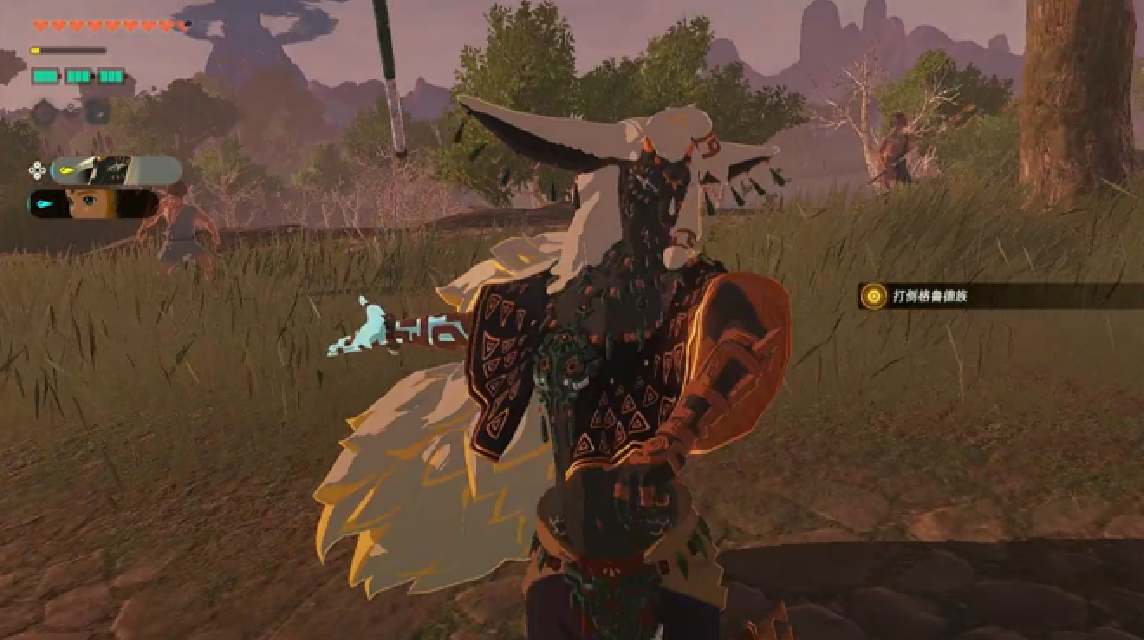Select the Link portrait ability bar
The image size is (1144, 640).
click(93, 204)
